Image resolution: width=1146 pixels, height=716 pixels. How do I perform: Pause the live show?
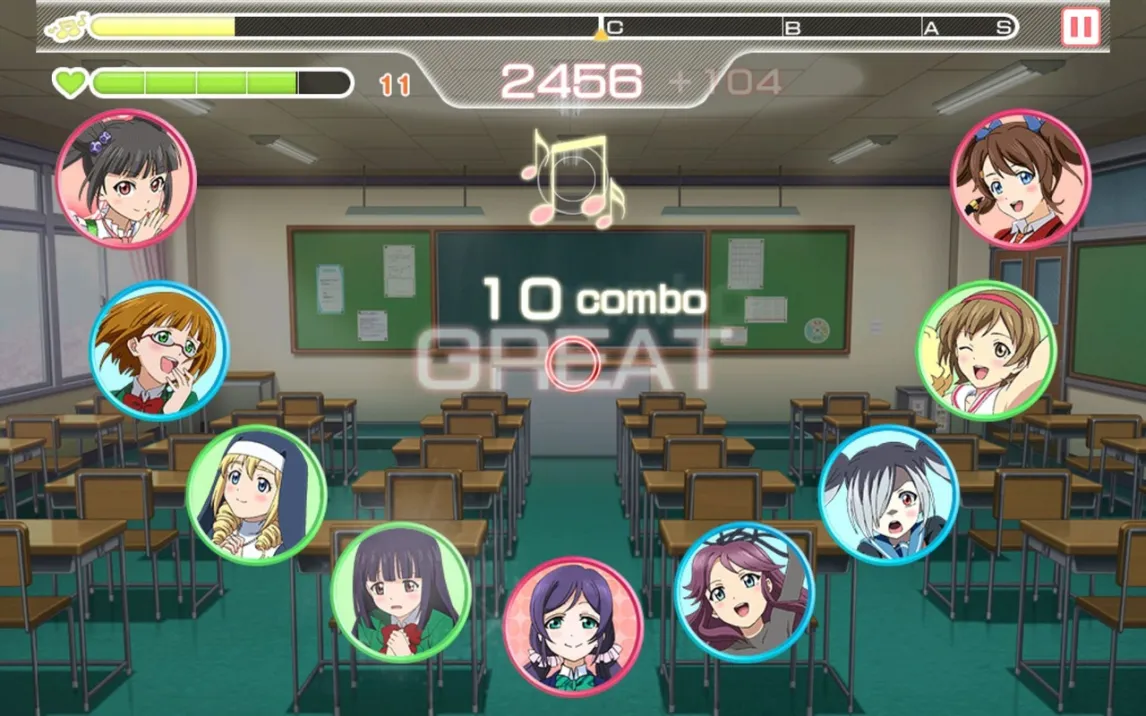pyautogui.click(x=1080, y=26)
